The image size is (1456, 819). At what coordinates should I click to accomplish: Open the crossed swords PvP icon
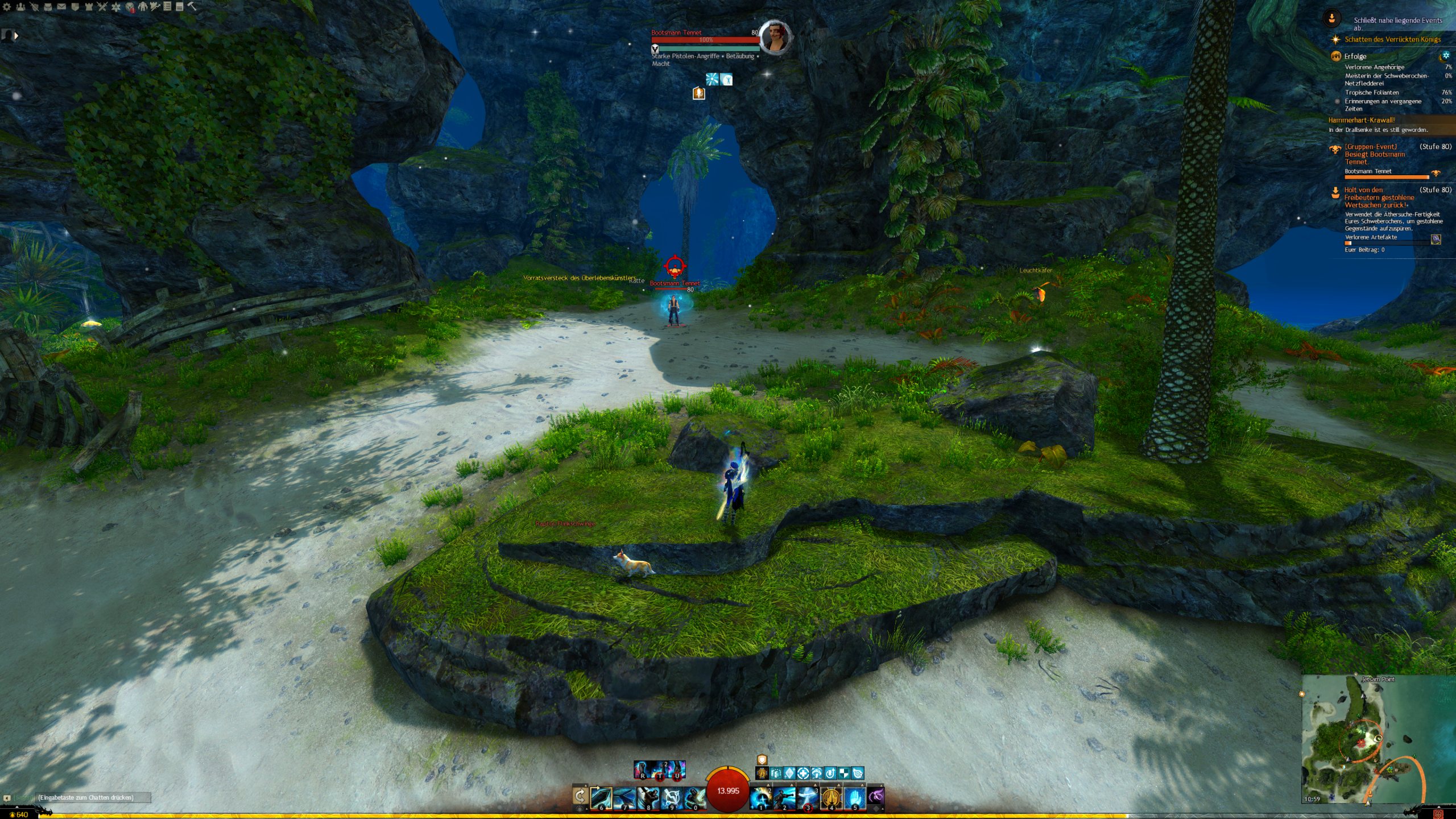pos(102,7)
